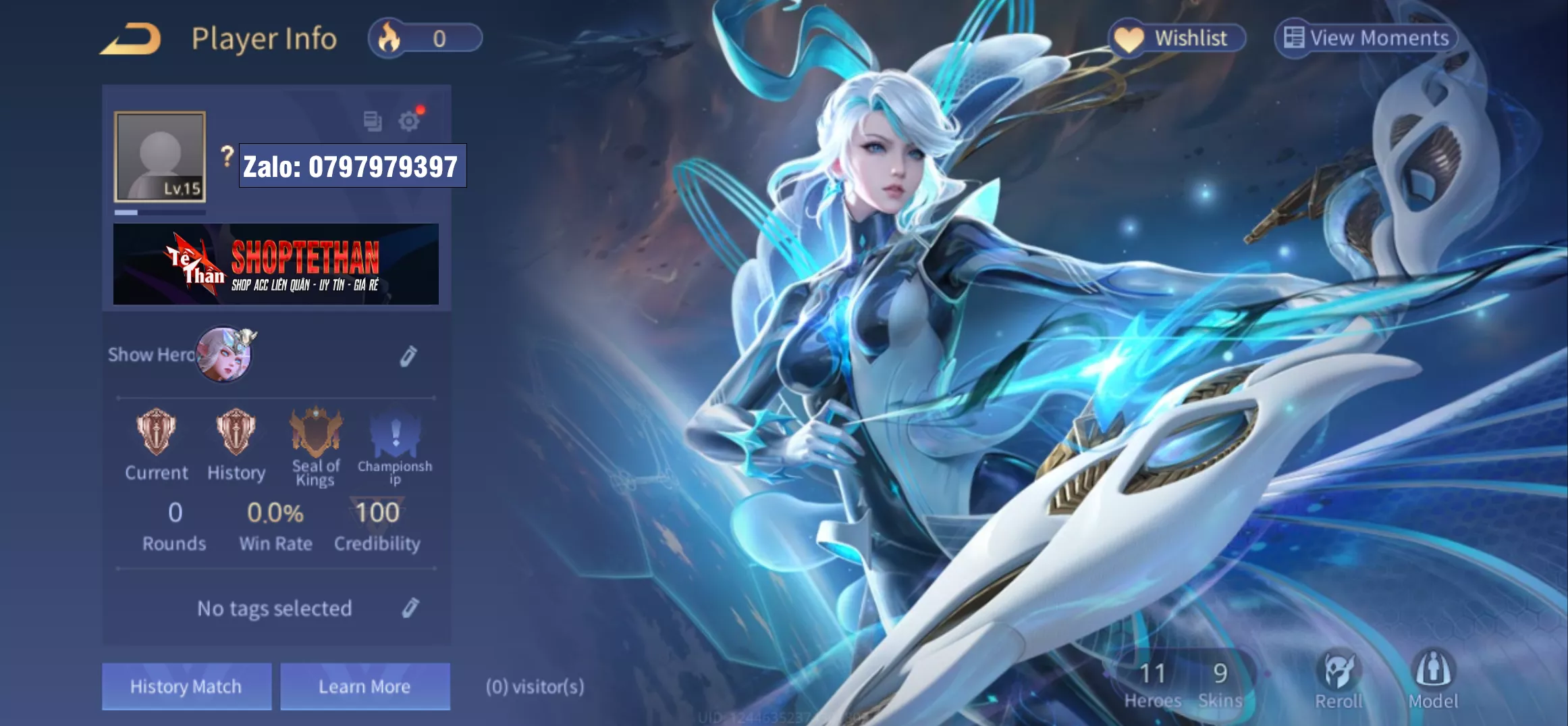Image resolution: width=1568 pixels, height=726 pixels.
Task: Show the owned Heroes count
Action: tap(1152, 683)
